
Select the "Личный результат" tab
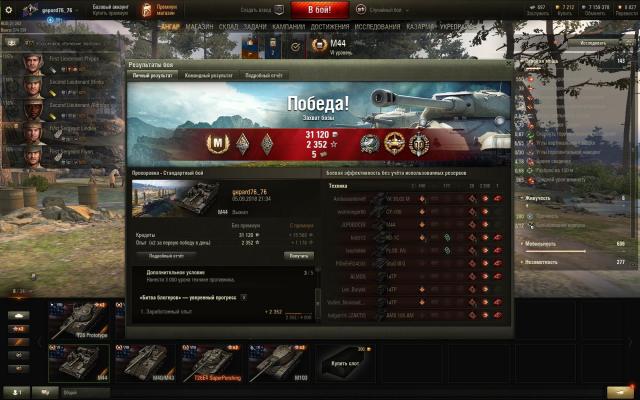pyautogui.click(x=153, y=75)
